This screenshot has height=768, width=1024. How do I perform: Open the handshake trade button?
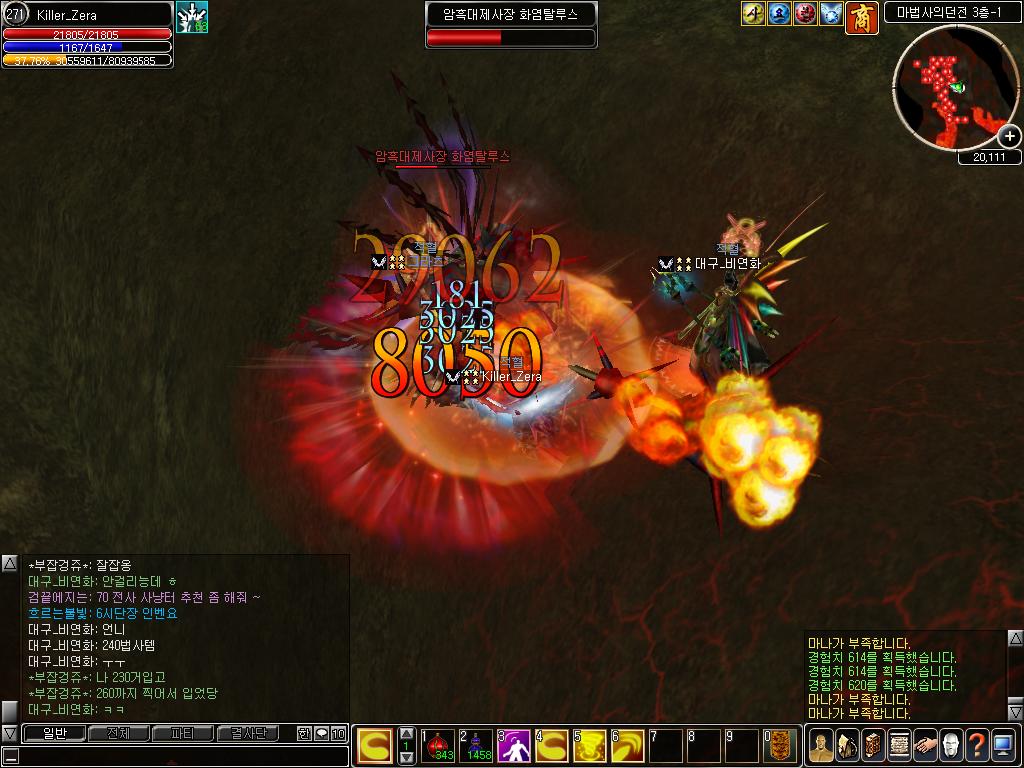pyautogui.click(x=924, y=745)
